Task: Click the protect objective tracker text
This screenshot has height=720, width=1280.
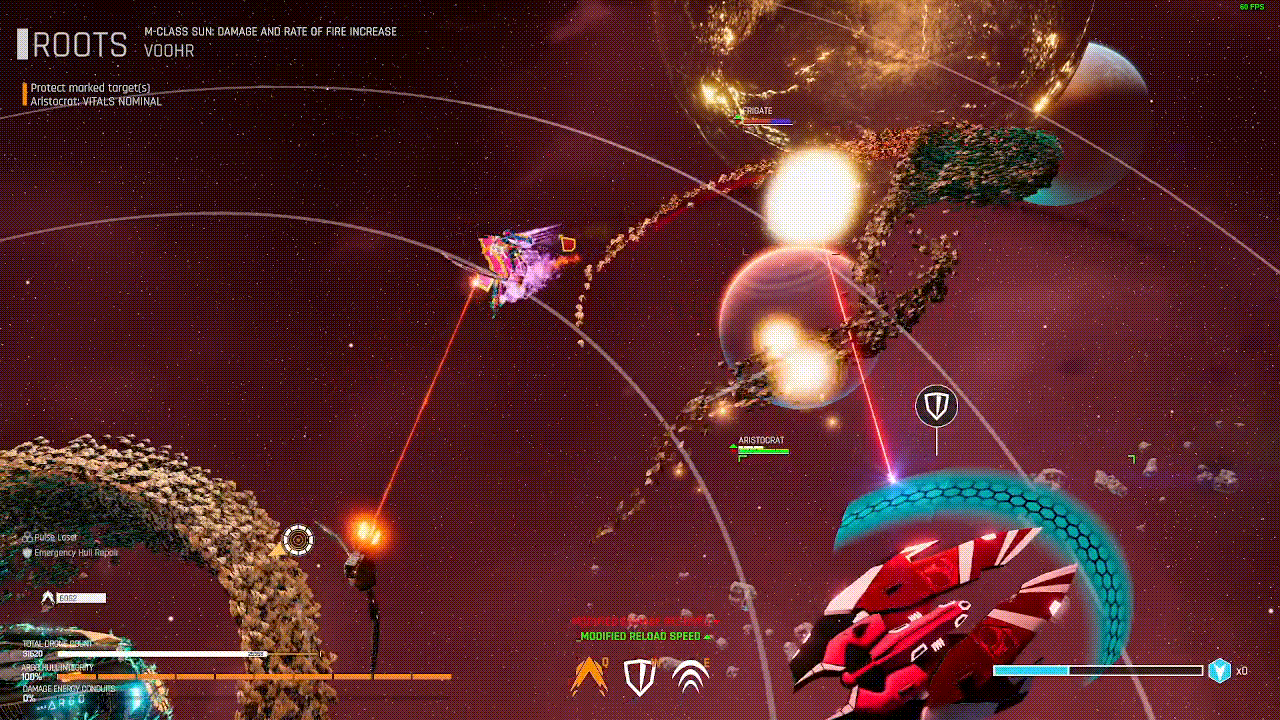Action: click(x=90, y=88)
